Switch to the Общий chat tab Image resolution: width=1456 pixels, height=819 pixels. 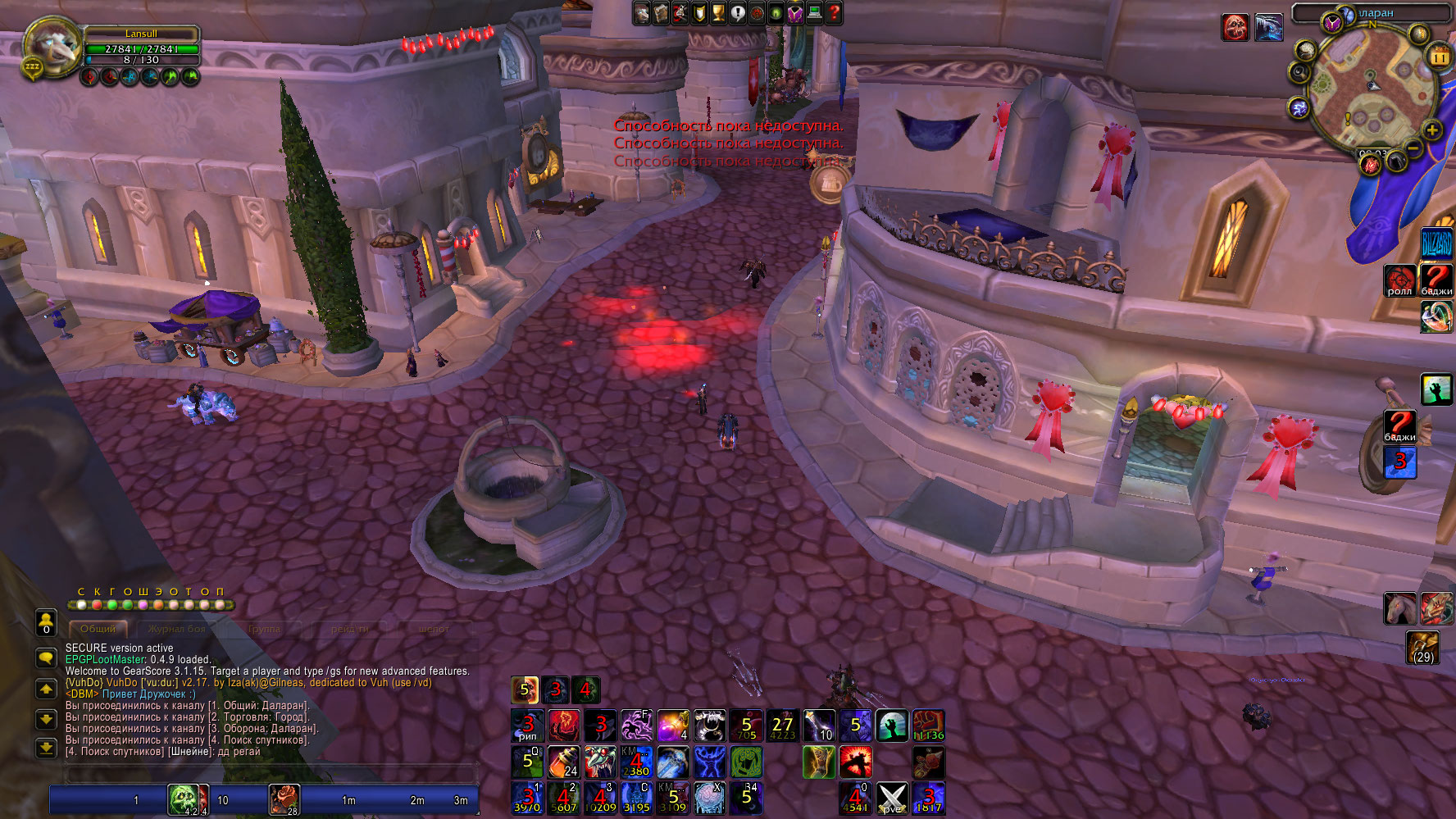98,629
